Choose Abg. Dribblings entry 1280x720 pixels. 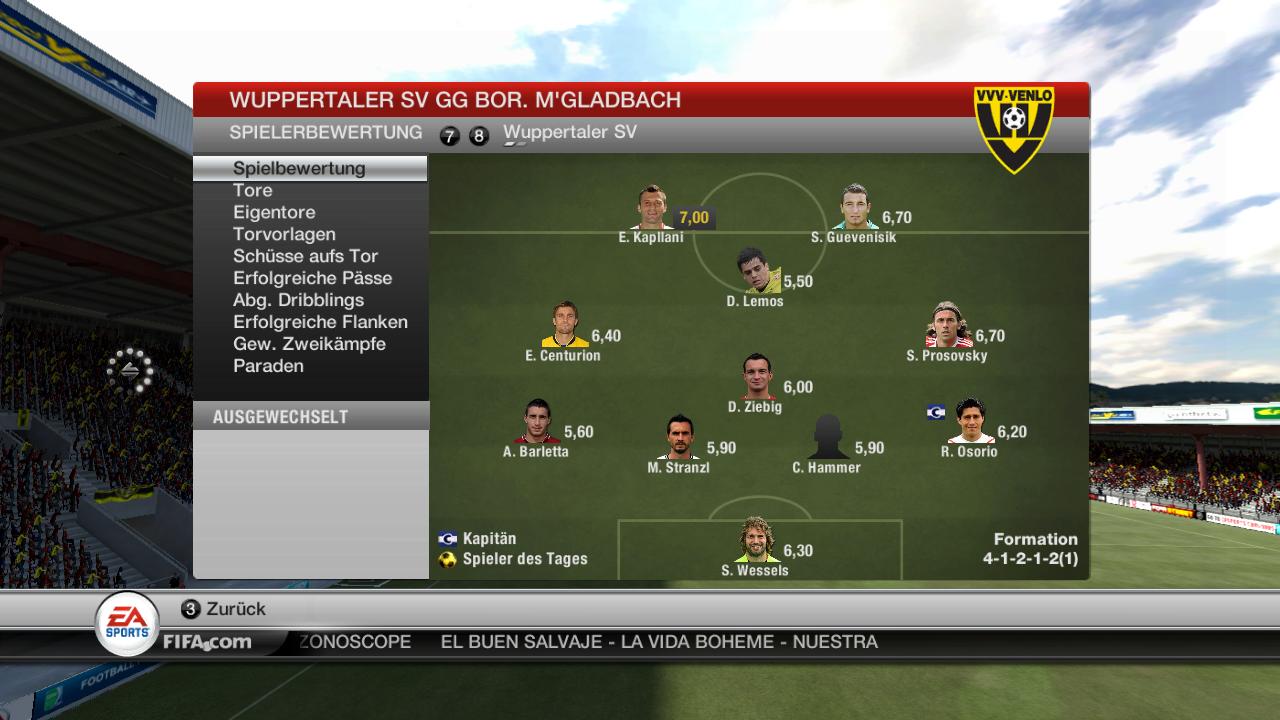tap(298, 300)
